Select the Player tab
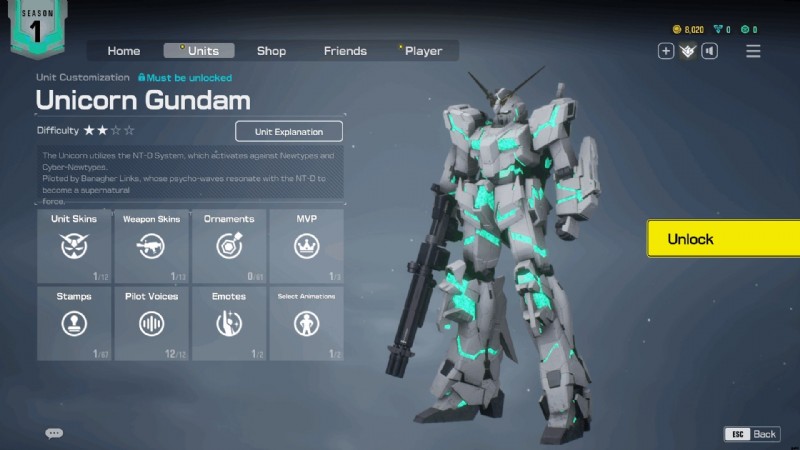This screenshot has height=450, width=800. [423, 51]
